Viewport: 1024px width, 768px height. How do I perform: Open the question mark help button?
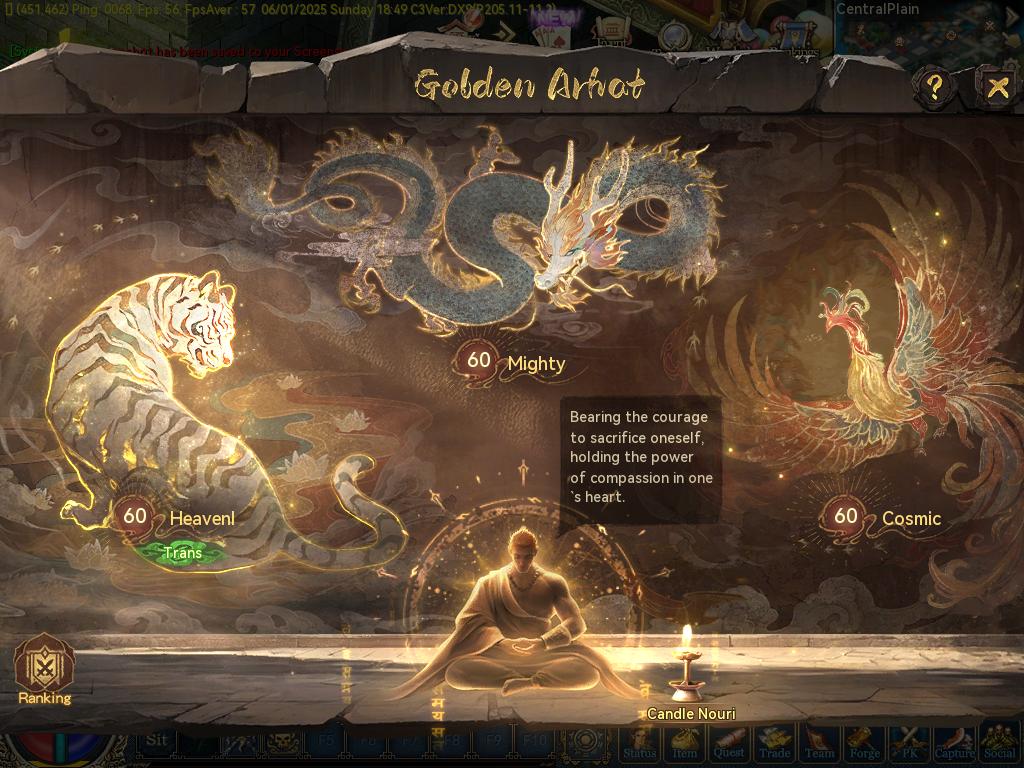point(934,87)
